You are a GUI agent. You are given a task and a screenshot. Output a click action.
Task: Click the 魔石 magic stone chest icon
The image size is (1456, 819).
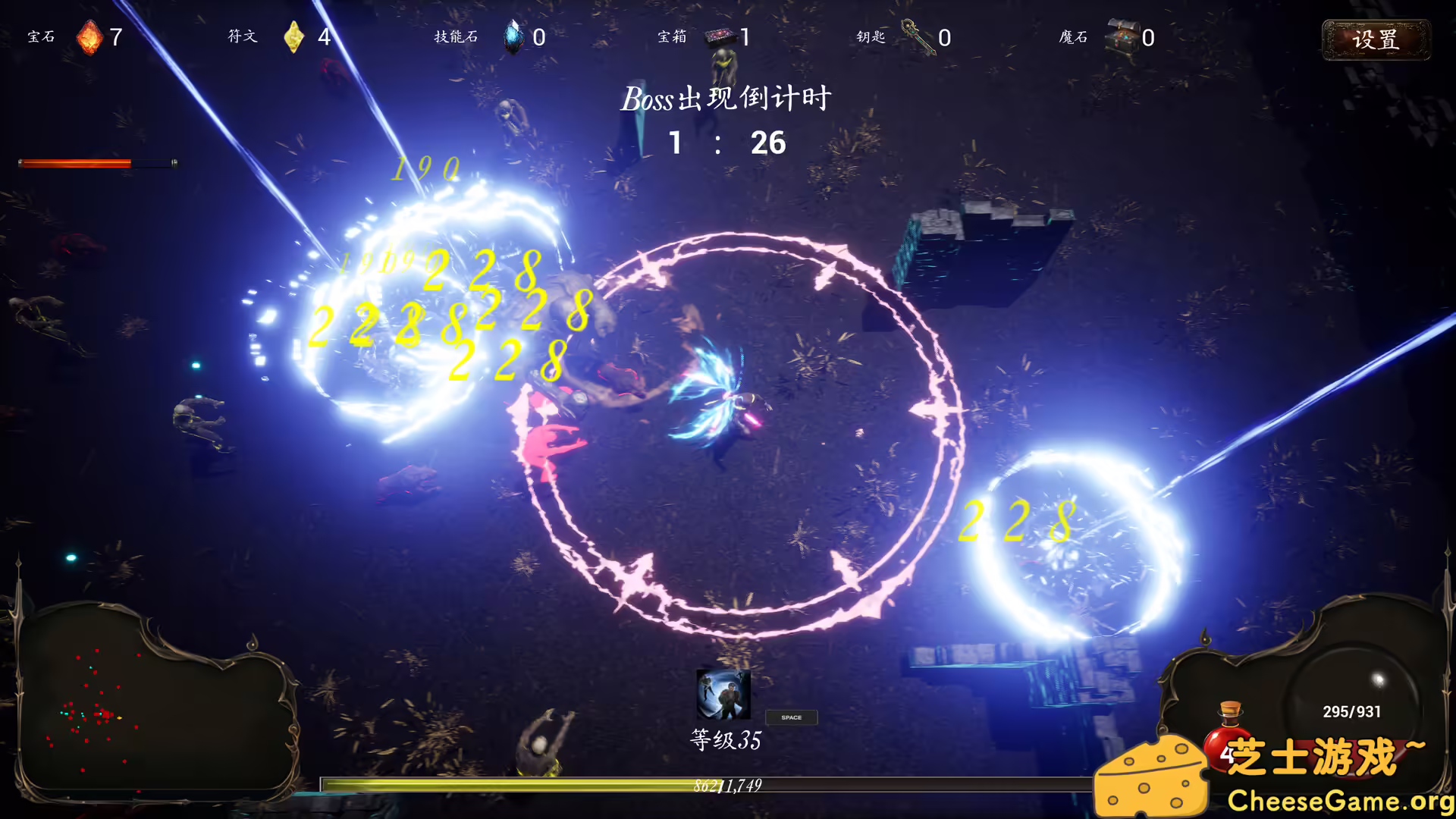click(x=1122, y=36)
